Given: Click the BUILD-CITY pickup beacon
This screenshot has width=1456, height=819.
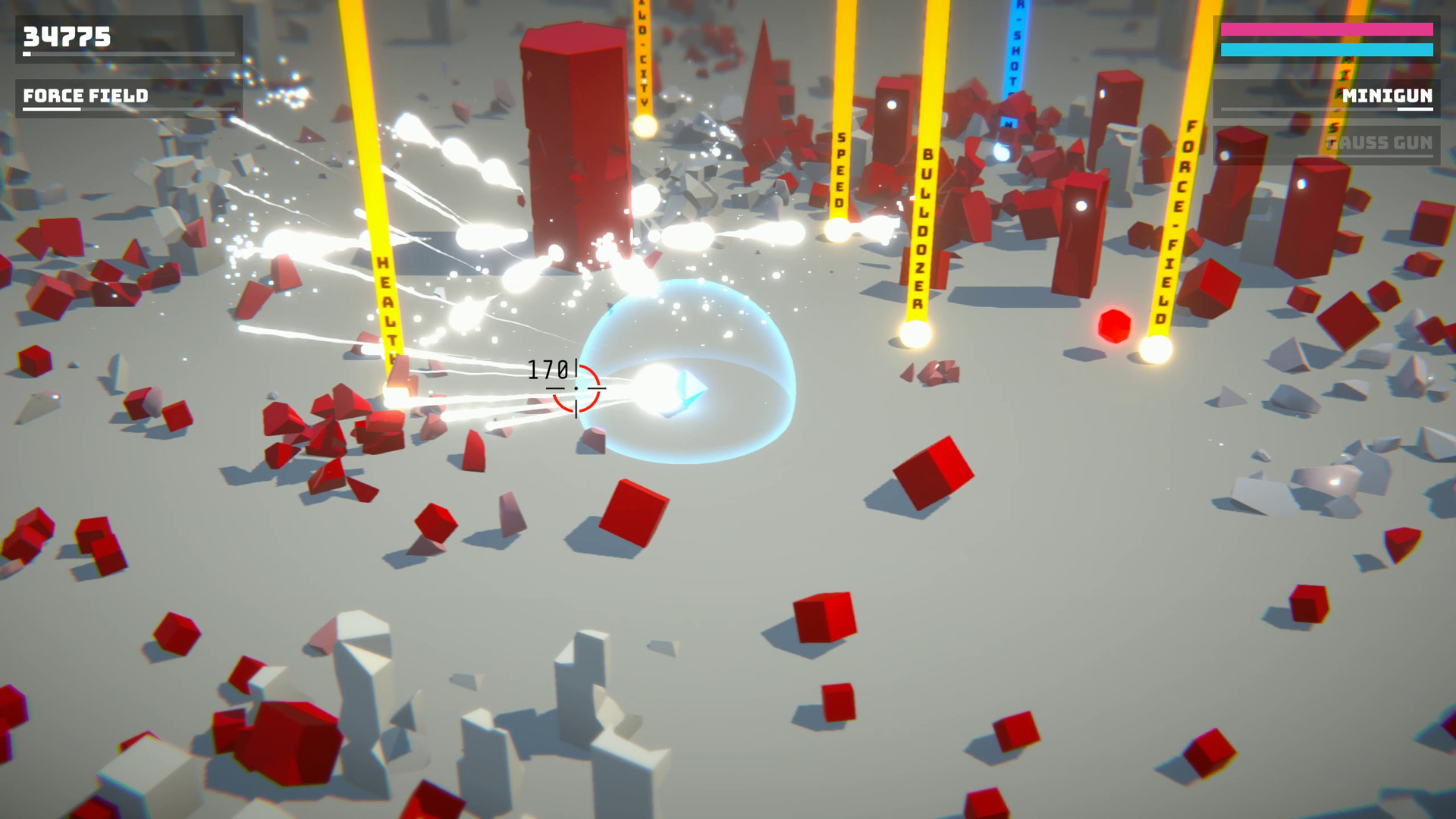Looking at the screenshot, I should (643, 127).
